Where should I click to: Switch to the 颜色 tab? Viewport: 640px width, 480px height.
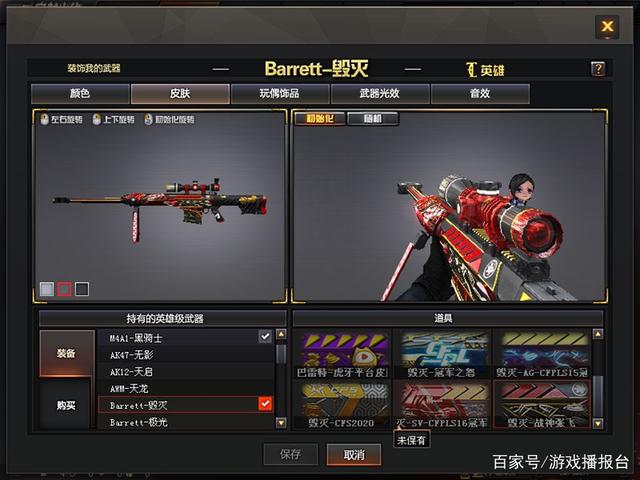pyautogui.click(x=79, y=94)
